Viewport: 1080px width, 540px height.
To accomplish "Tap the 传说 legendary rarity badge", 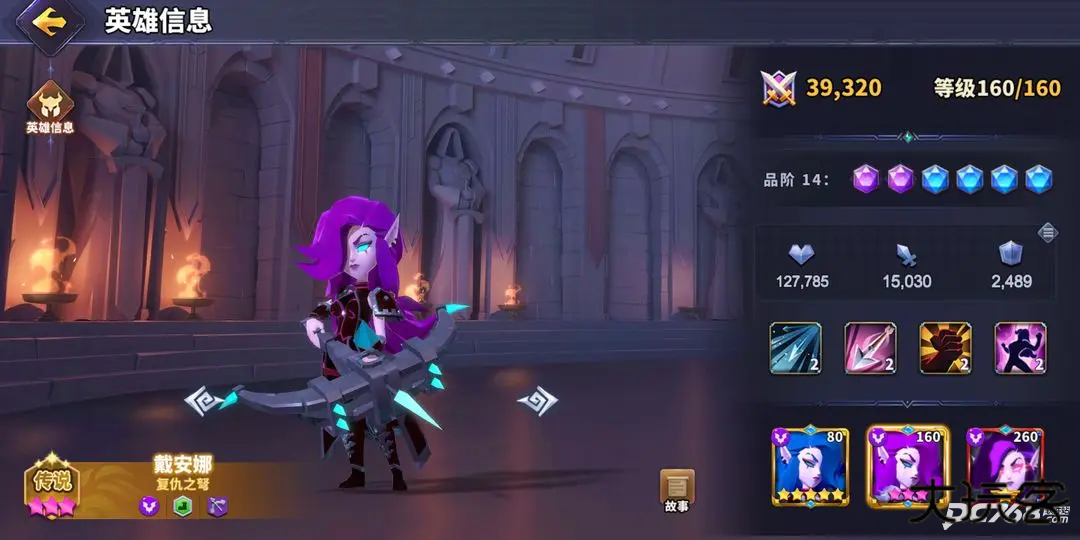I will point(52,486).
